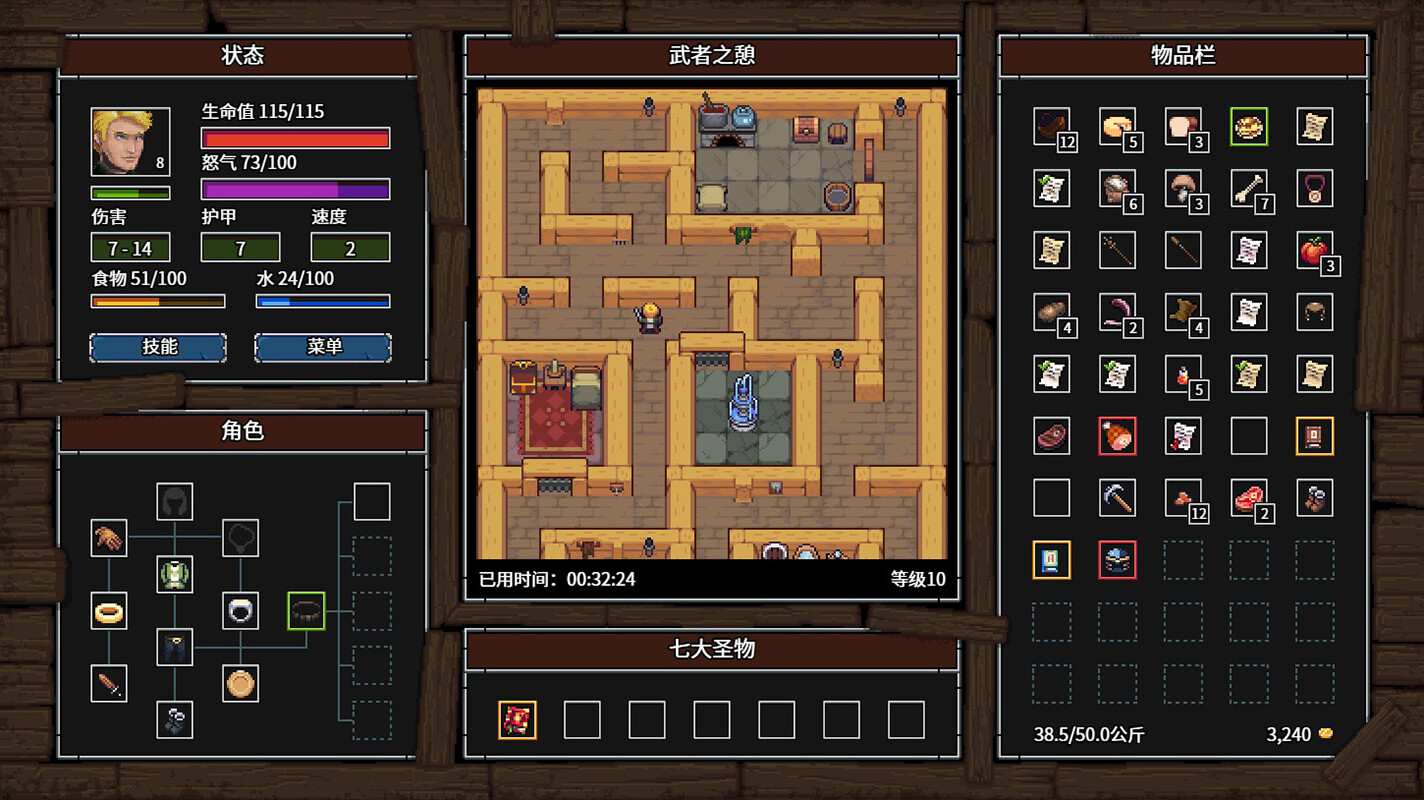Select the red-bordered blue helmet item
Screen dimensions: 1424x800
(x=1117, y=560)
